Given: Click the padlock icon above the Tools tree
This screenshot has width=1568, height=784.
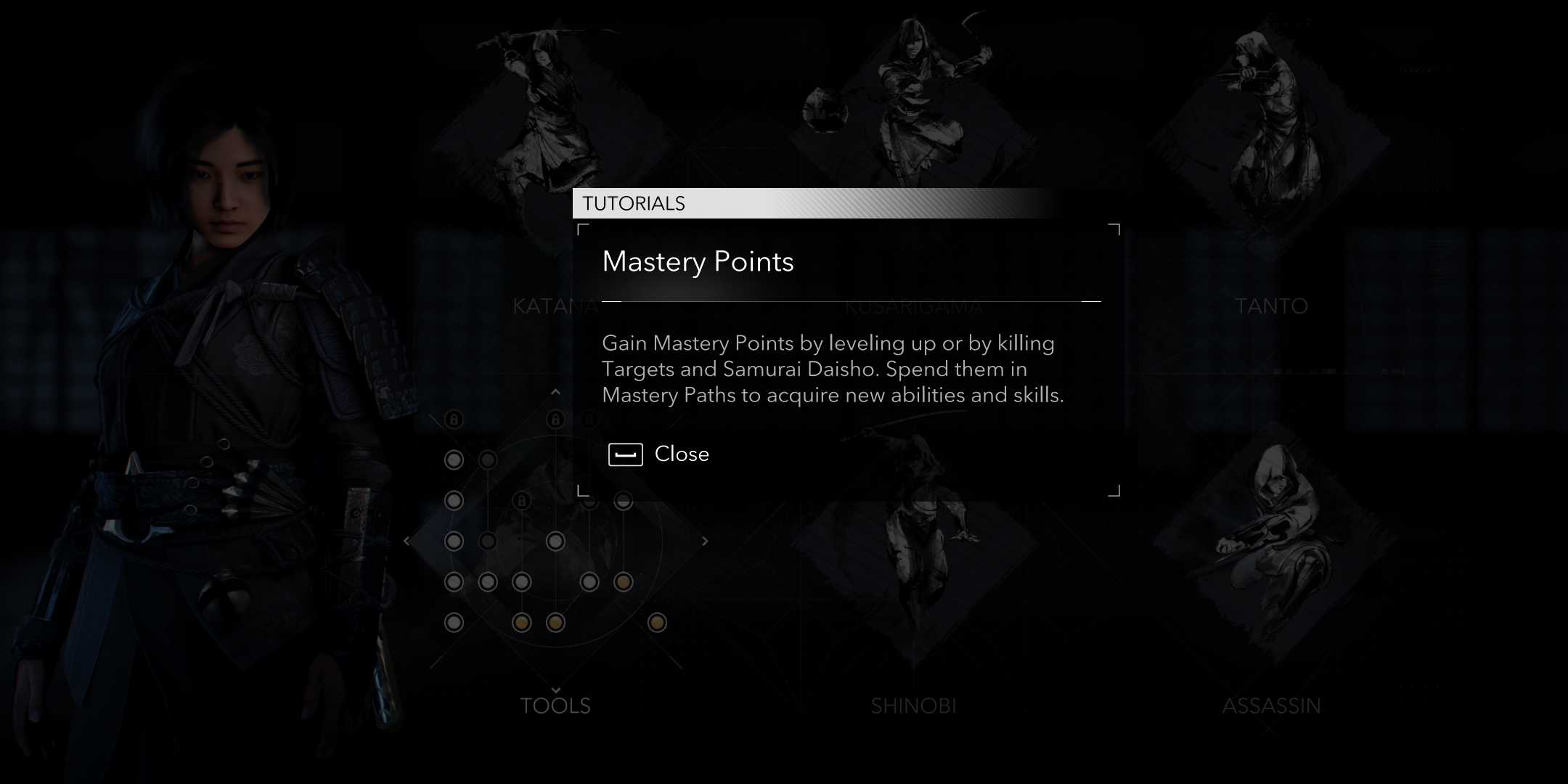Looking at the screenshot, I should [556, 418].
